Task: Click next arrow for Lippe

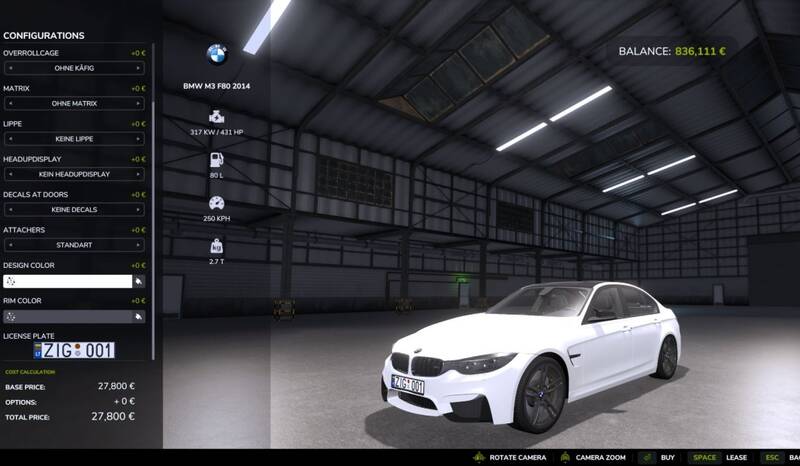Action: coord(138,139)
